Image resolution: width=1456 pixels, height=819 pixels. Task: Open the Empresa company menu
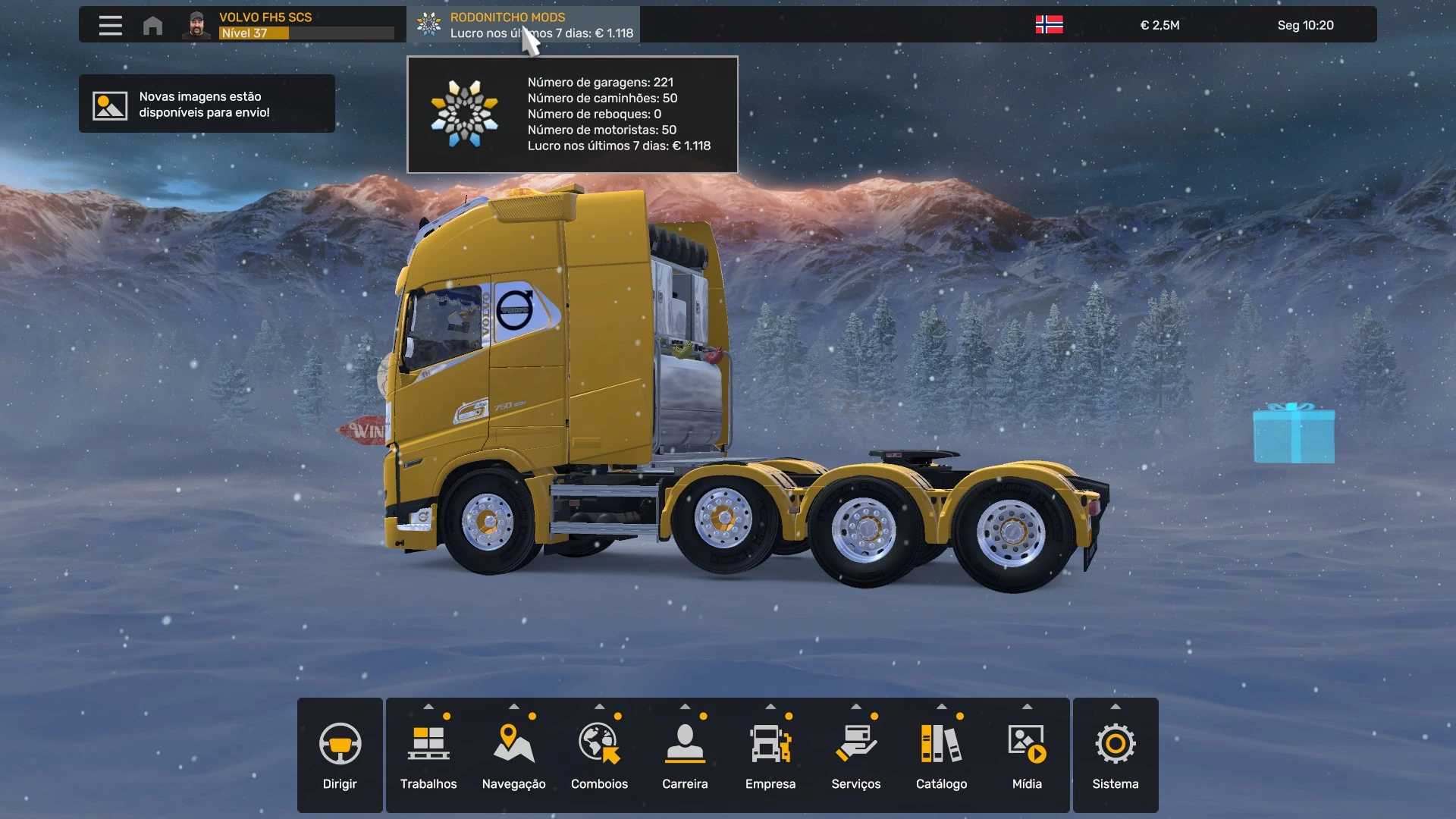pos(770,755)
